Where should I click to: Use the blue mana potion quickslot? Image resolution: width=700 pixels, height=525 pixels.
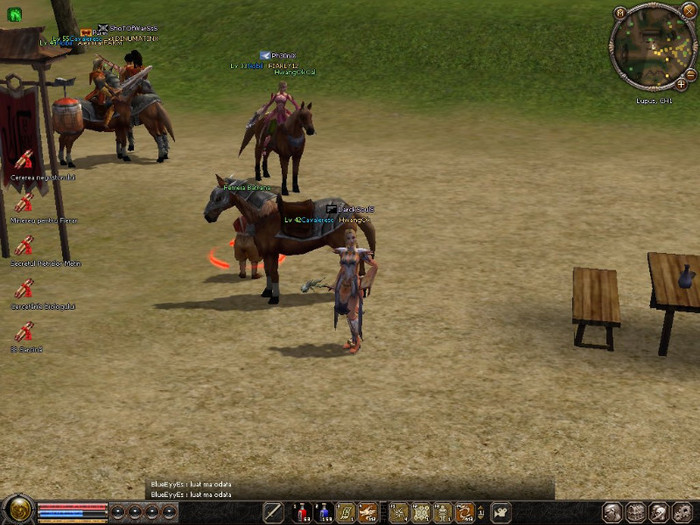[x=324, y=513]
